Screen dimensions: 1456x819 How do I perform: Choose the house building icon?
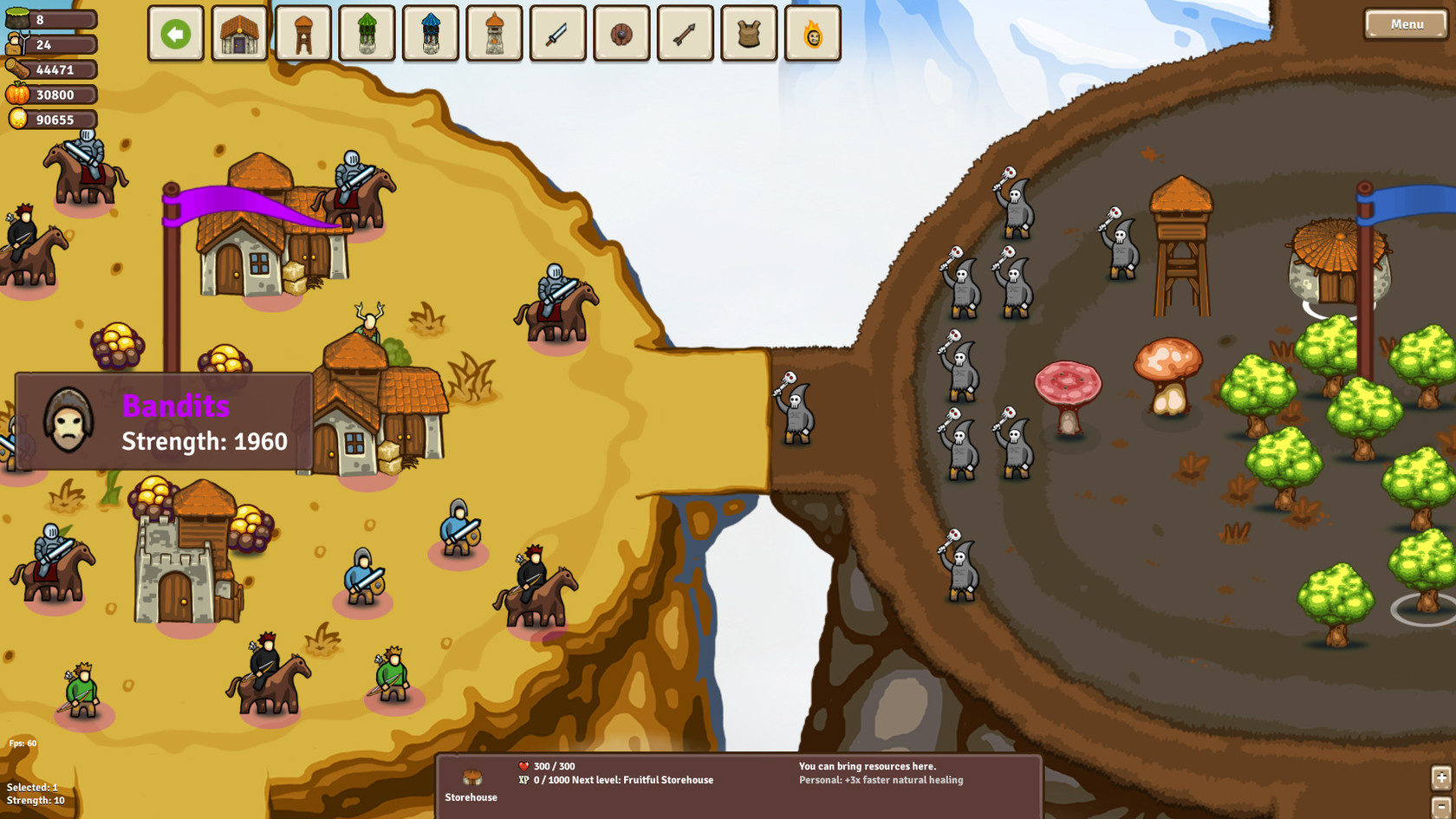(x=239, y=33)
